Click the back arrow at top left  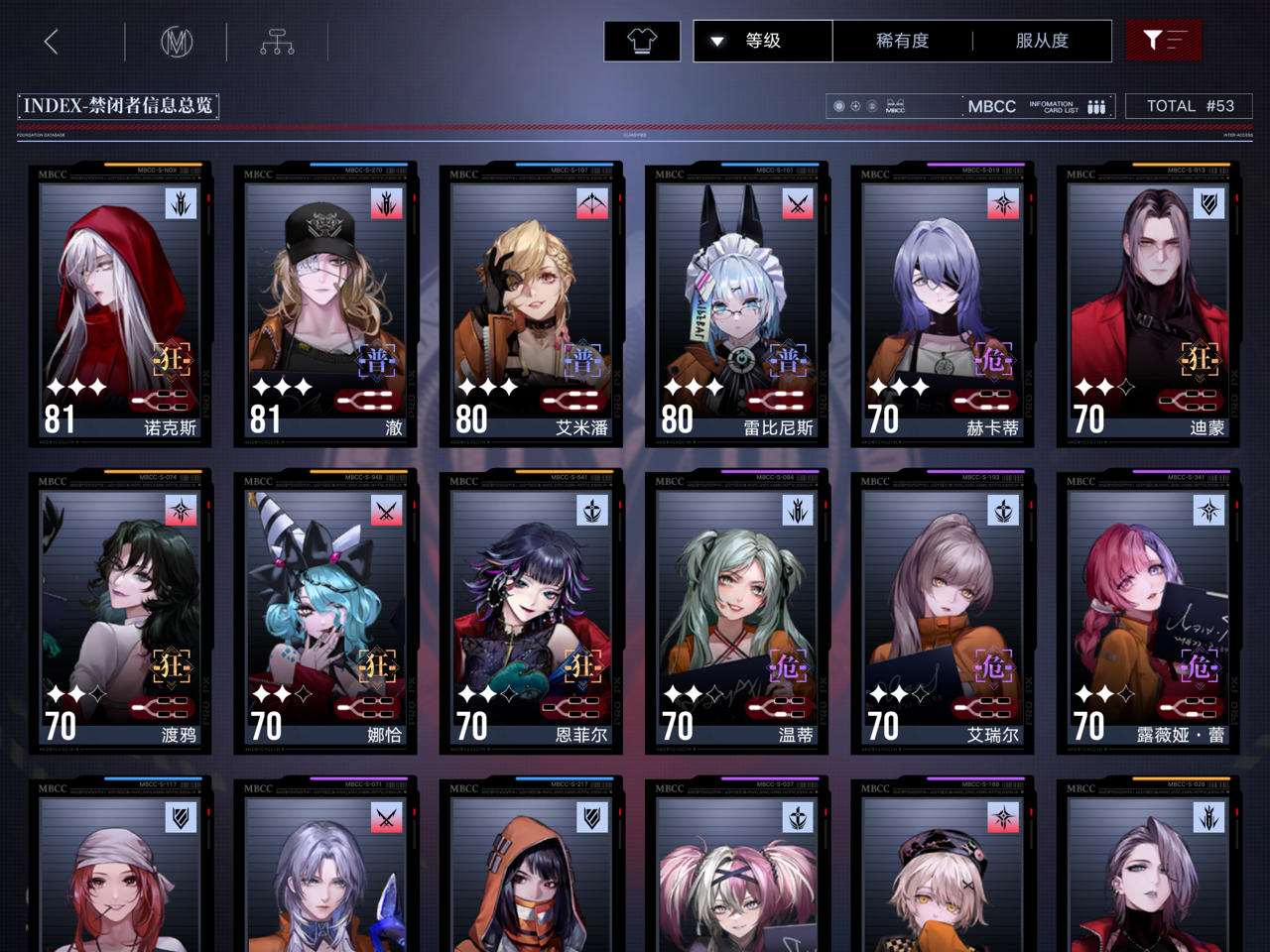tap(52, 42)
